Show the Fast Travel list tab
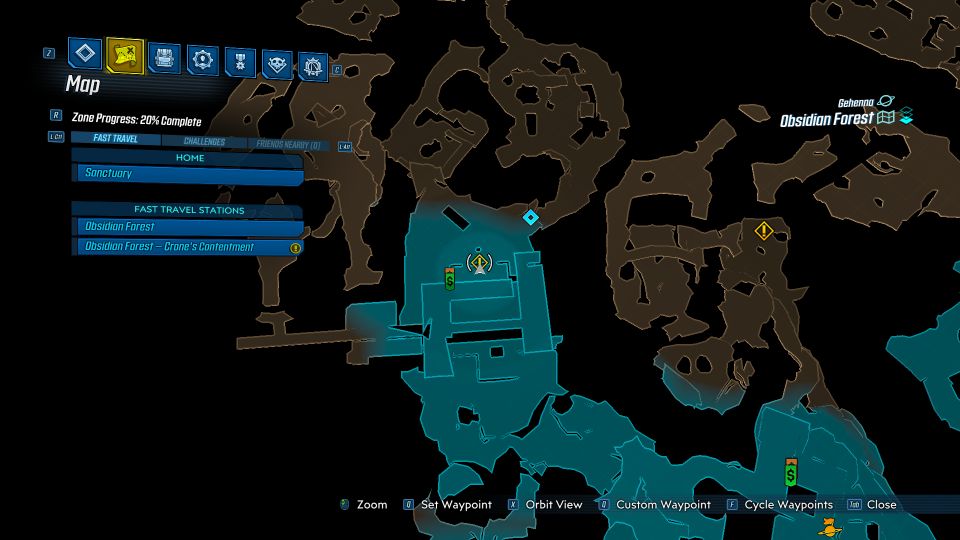Viewport: 960px width, 540px height. click(110, 139)
